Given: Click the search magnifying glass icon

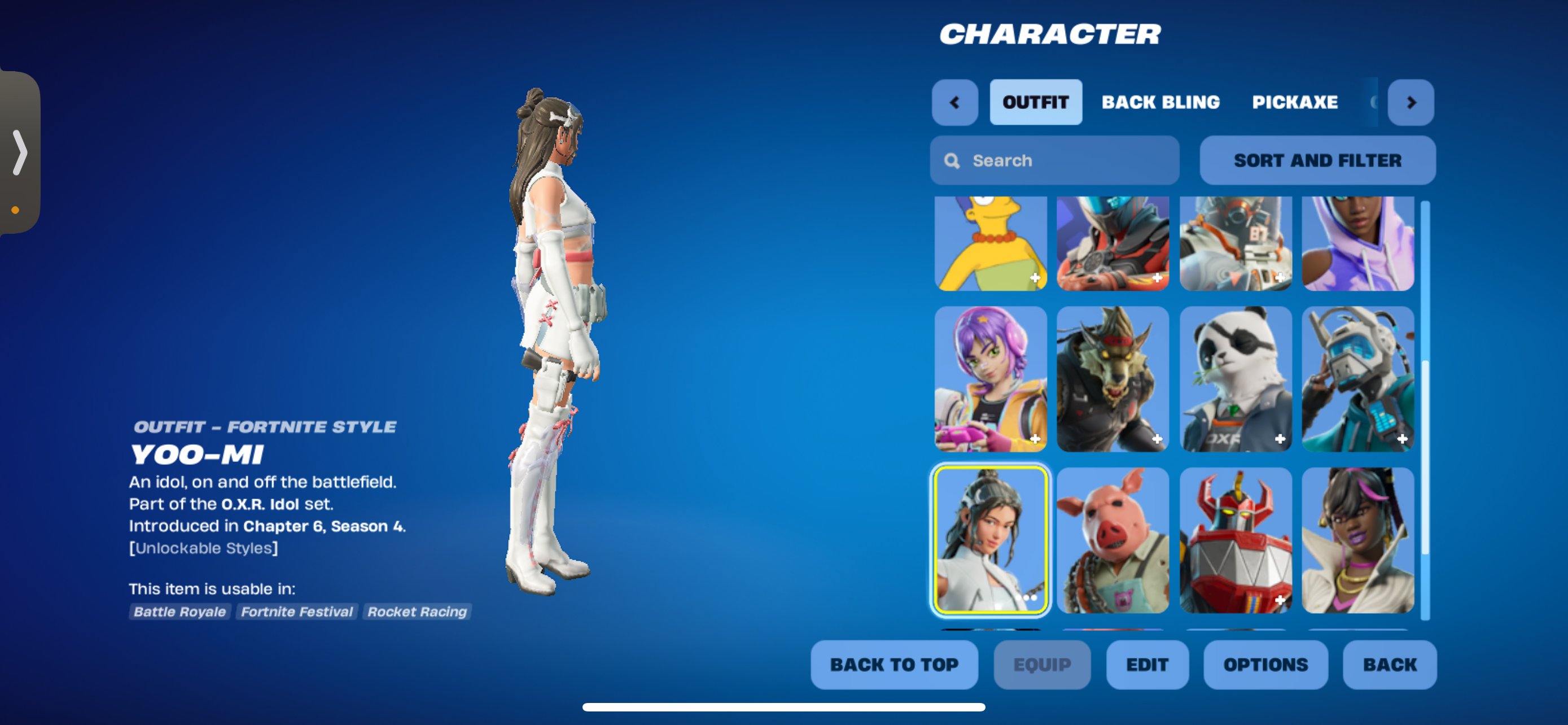Looking at the screenshot, I should tap(952, 160).
